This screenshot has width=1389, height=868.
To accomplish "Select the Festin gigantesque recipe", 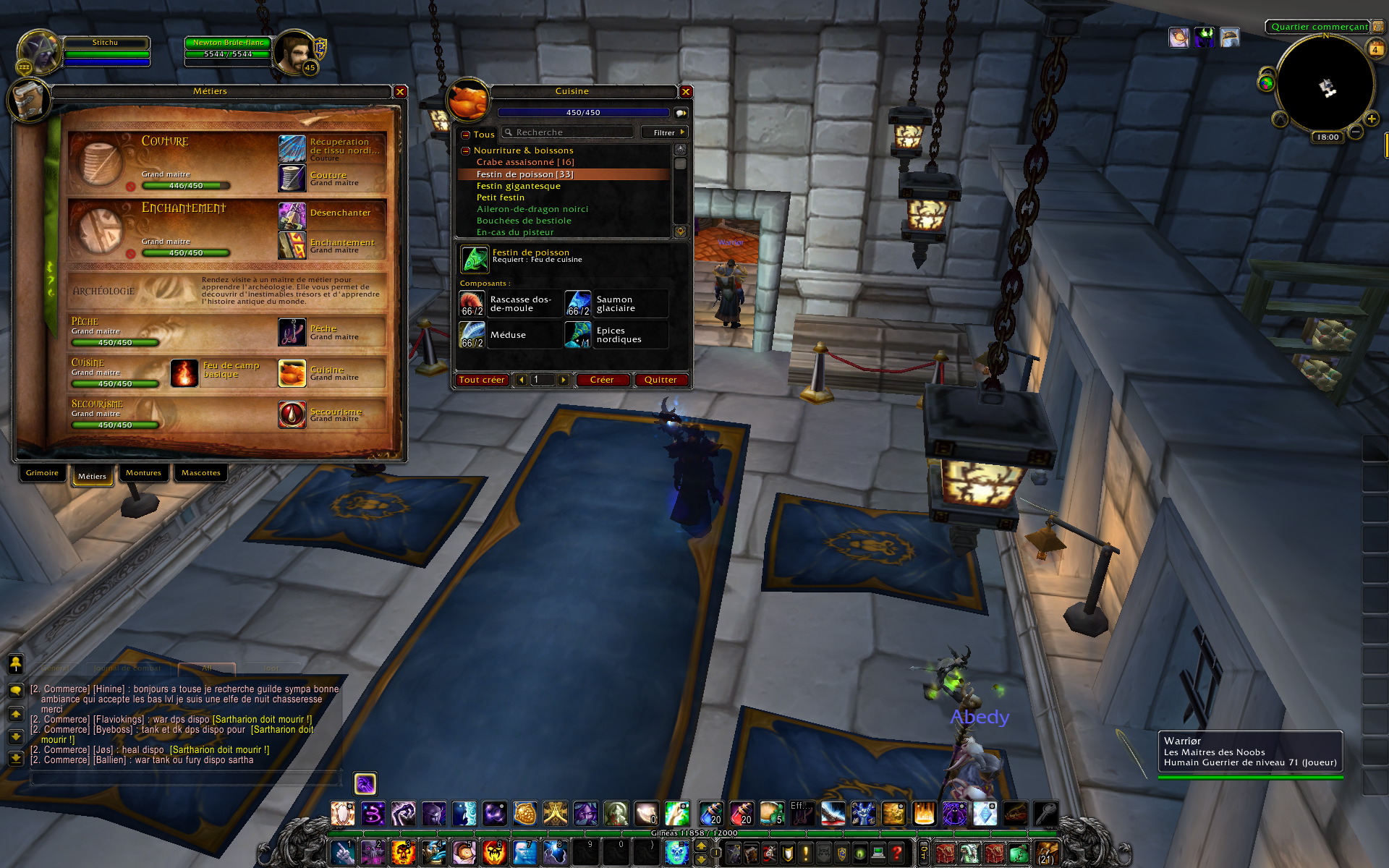I will click(x=518, y=186).
